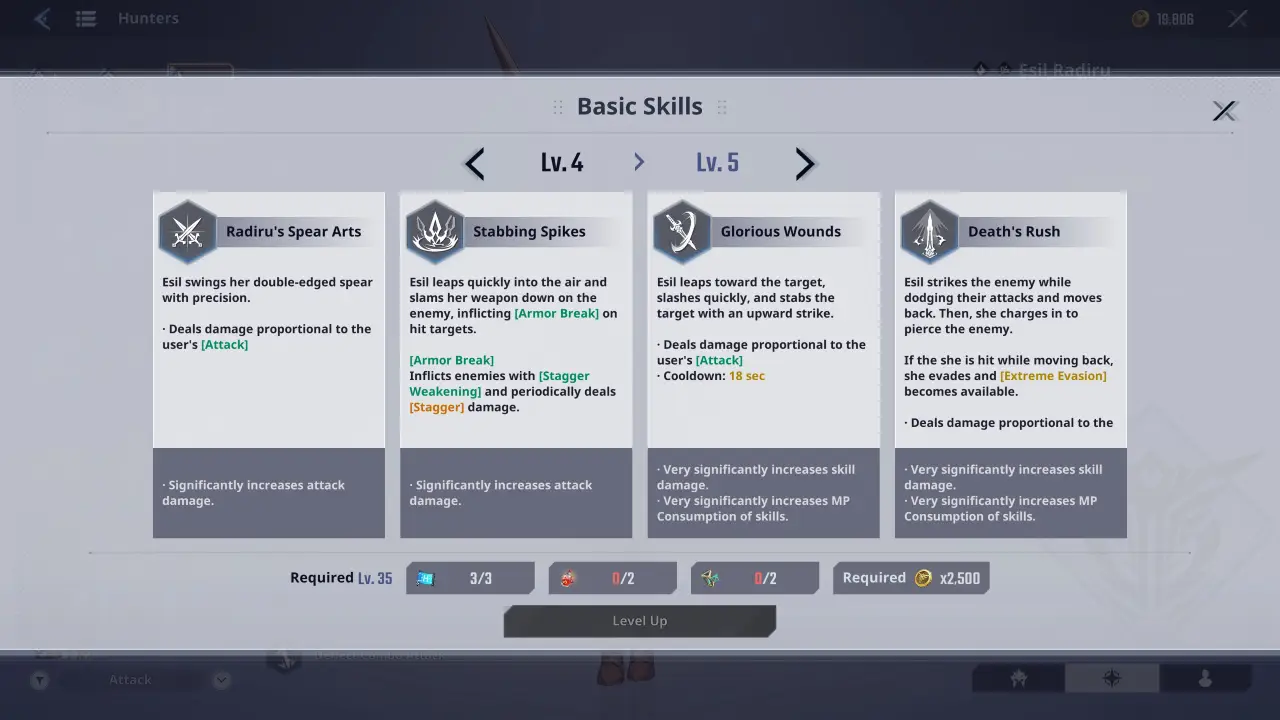This screenshot has width=1280, height=720.
Task: Click the red potion material icon
Action: (x=567, y=578)
